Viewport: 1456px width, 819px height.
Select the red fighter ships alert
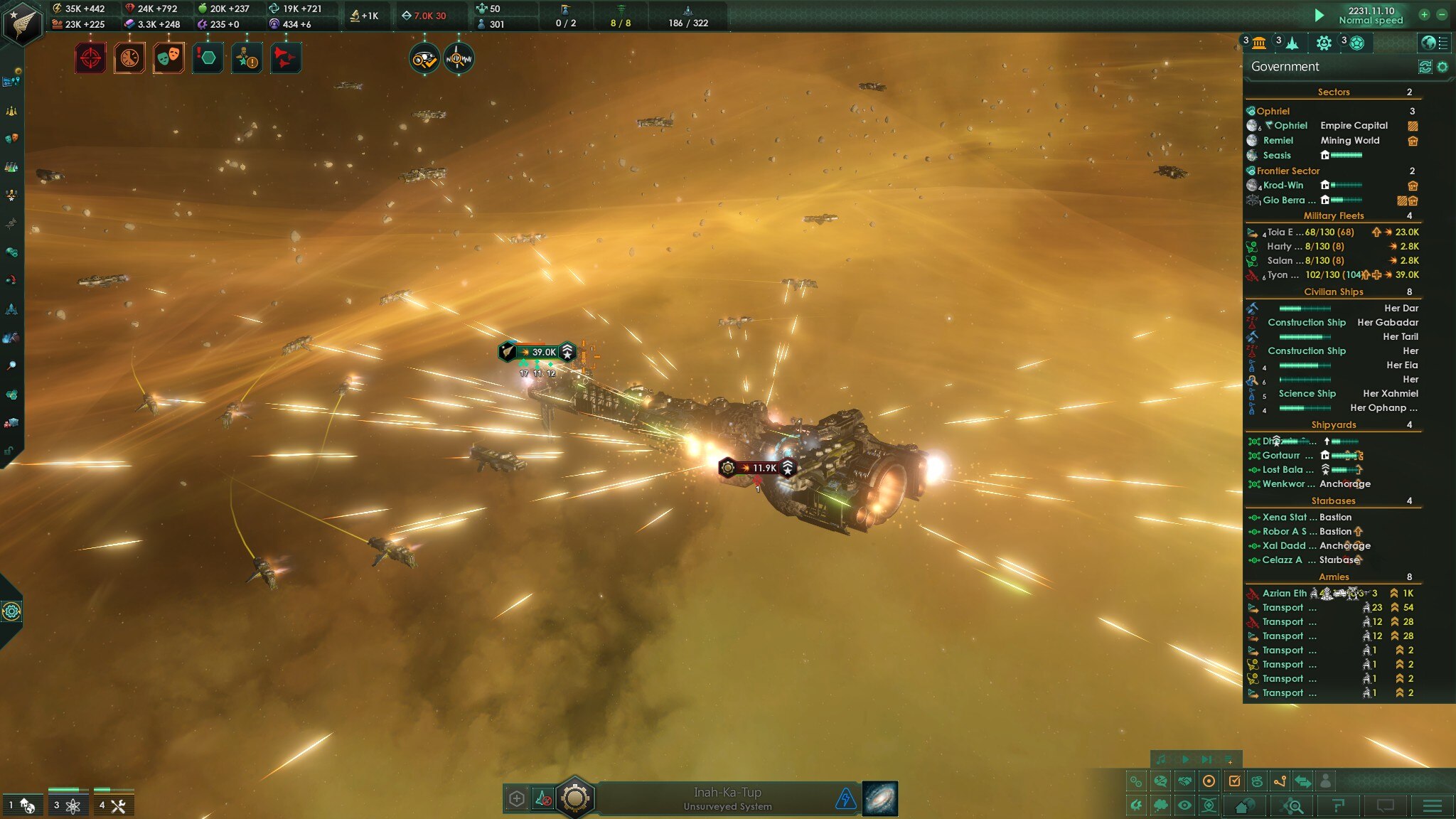[x=286, y=58]
